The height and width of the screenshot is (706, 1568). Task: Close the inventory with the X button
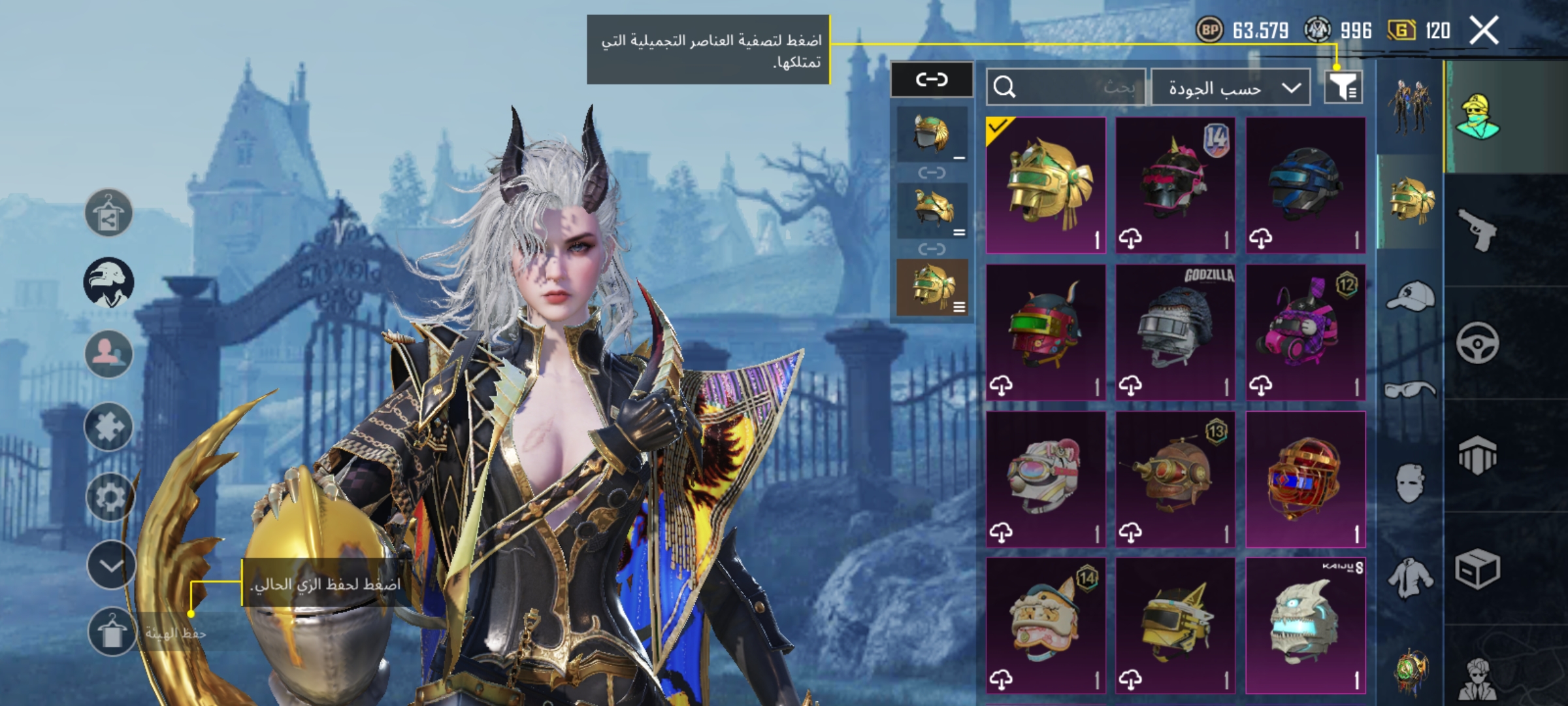pyautogui.click(x=1483, y=31)
